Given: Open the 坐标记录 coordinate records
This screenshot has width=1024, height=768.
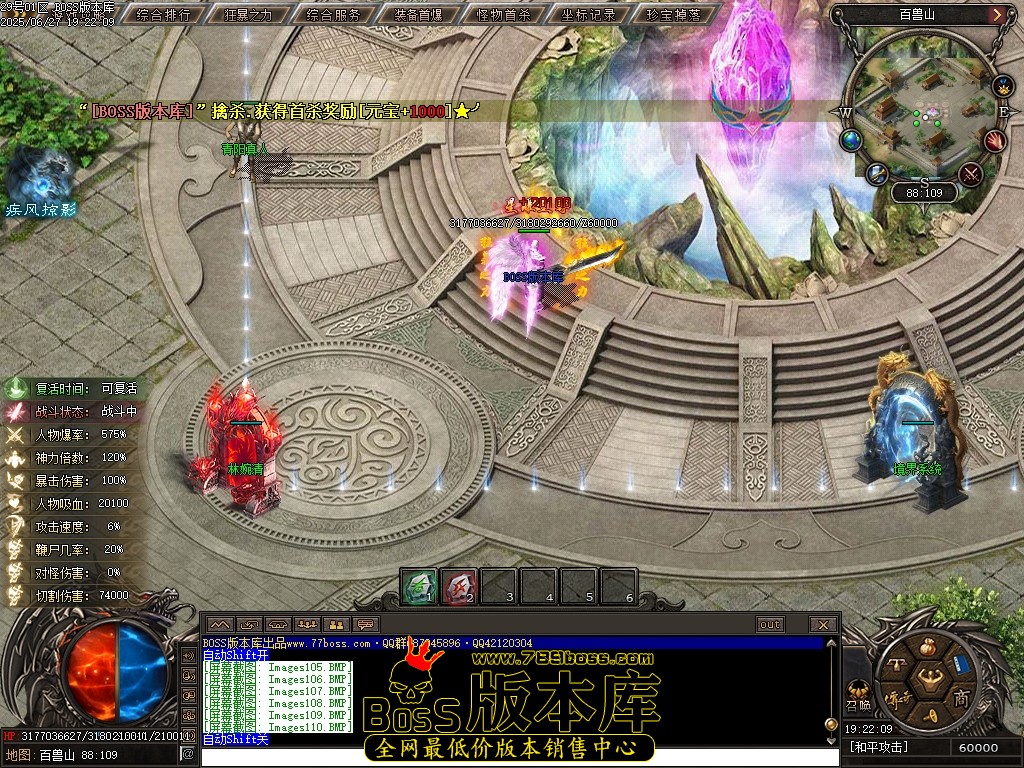Looking at the screenshot, I should [589, 15].
